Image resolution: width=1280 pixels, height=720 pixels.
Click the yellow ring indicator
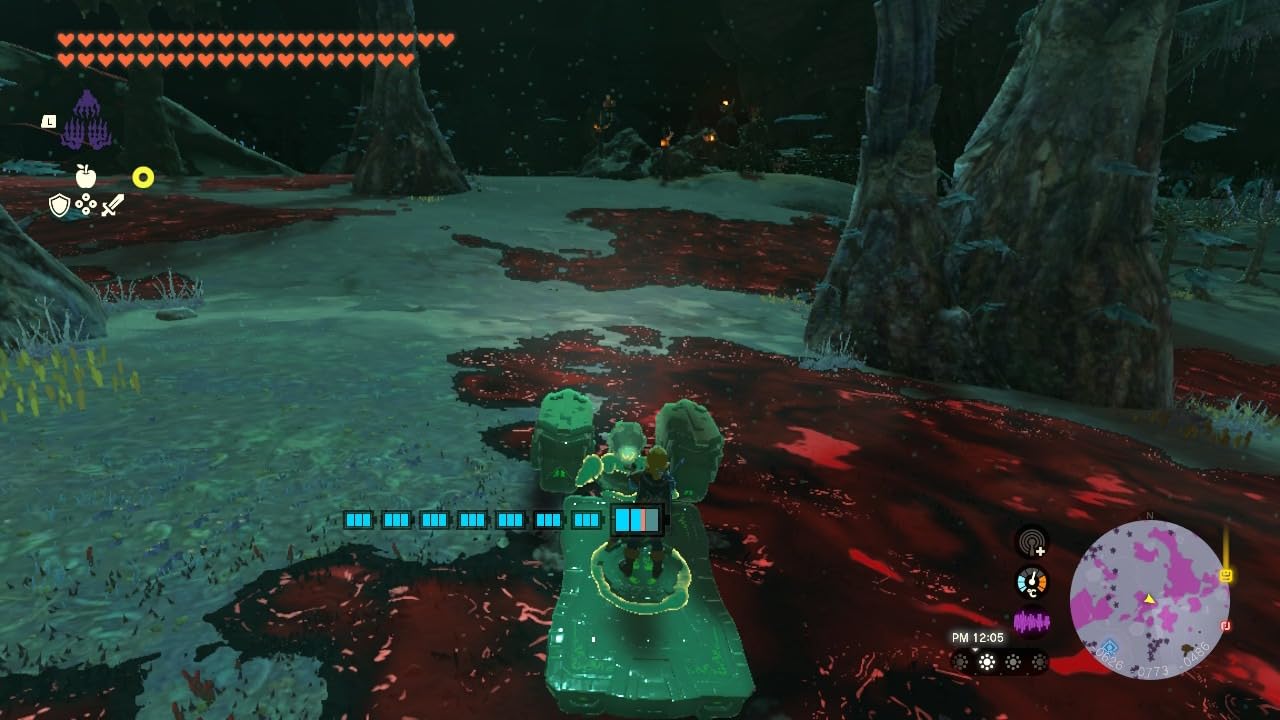tap(143, 178)
